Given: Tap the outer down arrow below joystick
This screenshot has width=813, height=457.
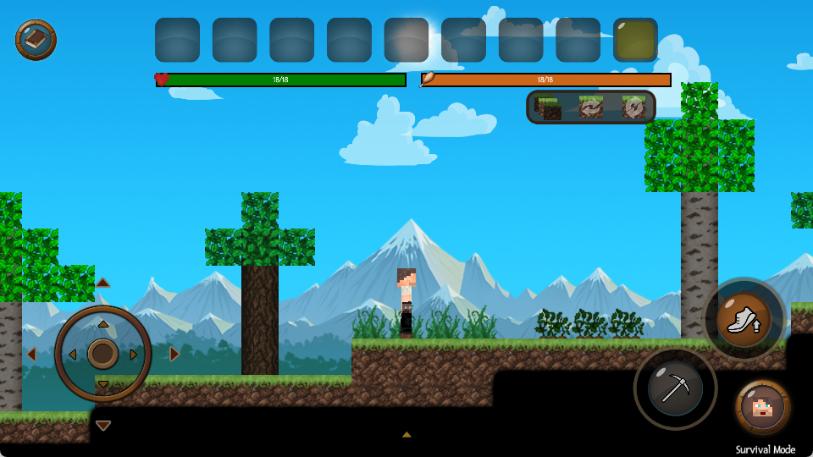Looking at the screenshot, I should (x=103, y=425).
